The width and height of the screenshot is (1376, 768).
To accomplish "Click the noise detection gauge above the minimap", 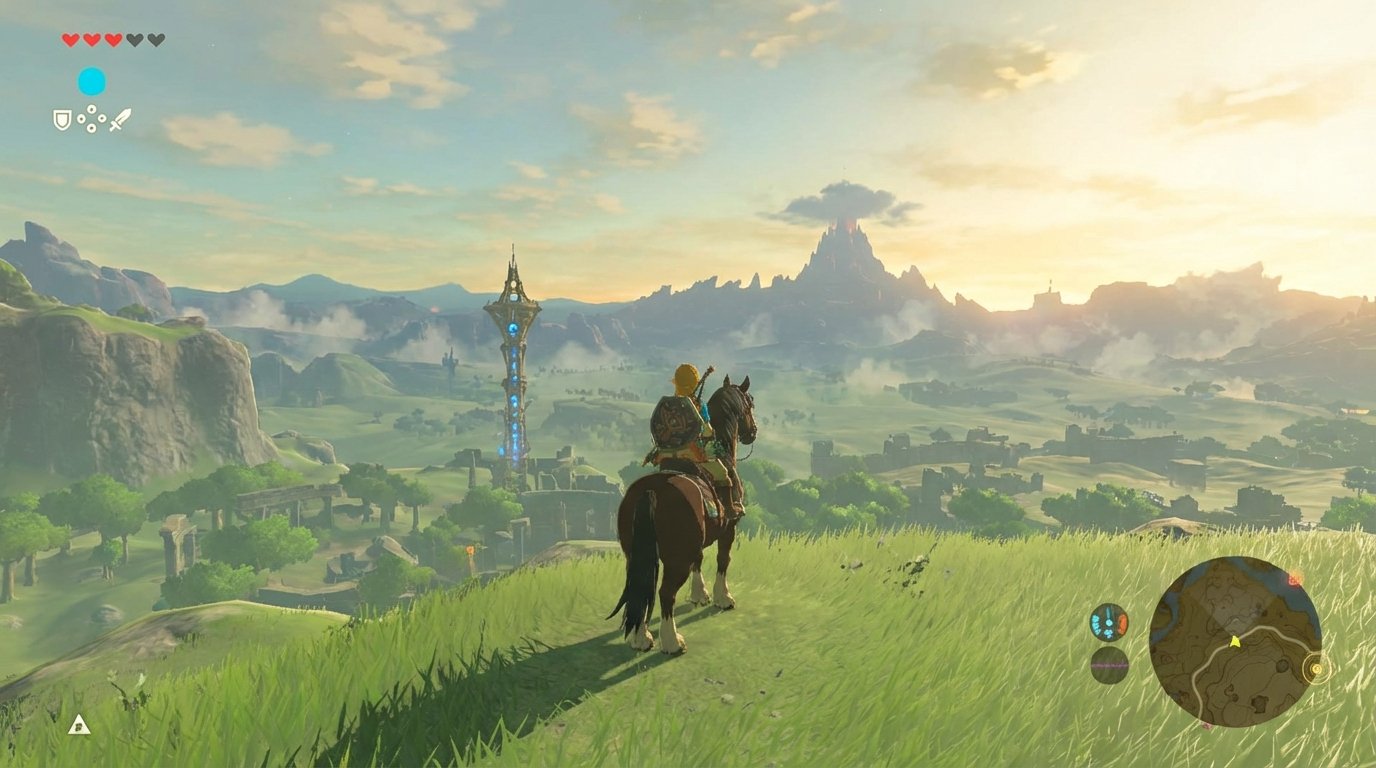I will (1107, 622).
